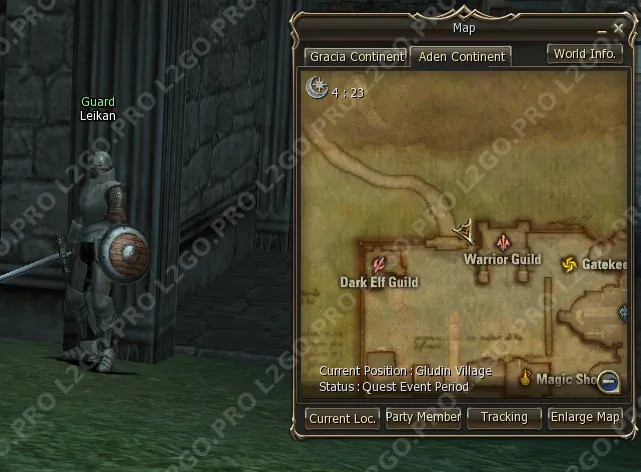Screen dimensions: 641x472
Task: Open the World Info. panel
Action: pos(585,54)
